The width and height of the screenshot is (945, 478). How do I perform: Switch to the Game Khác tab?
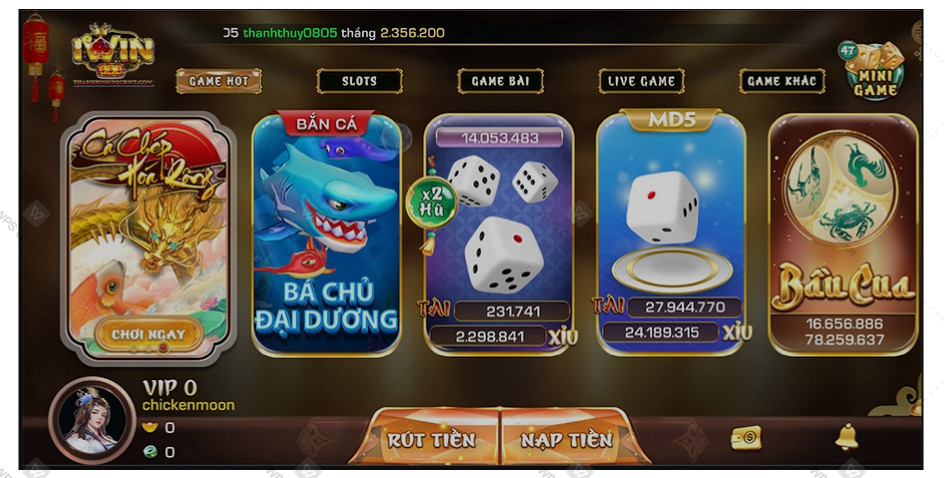click(782, 81)
